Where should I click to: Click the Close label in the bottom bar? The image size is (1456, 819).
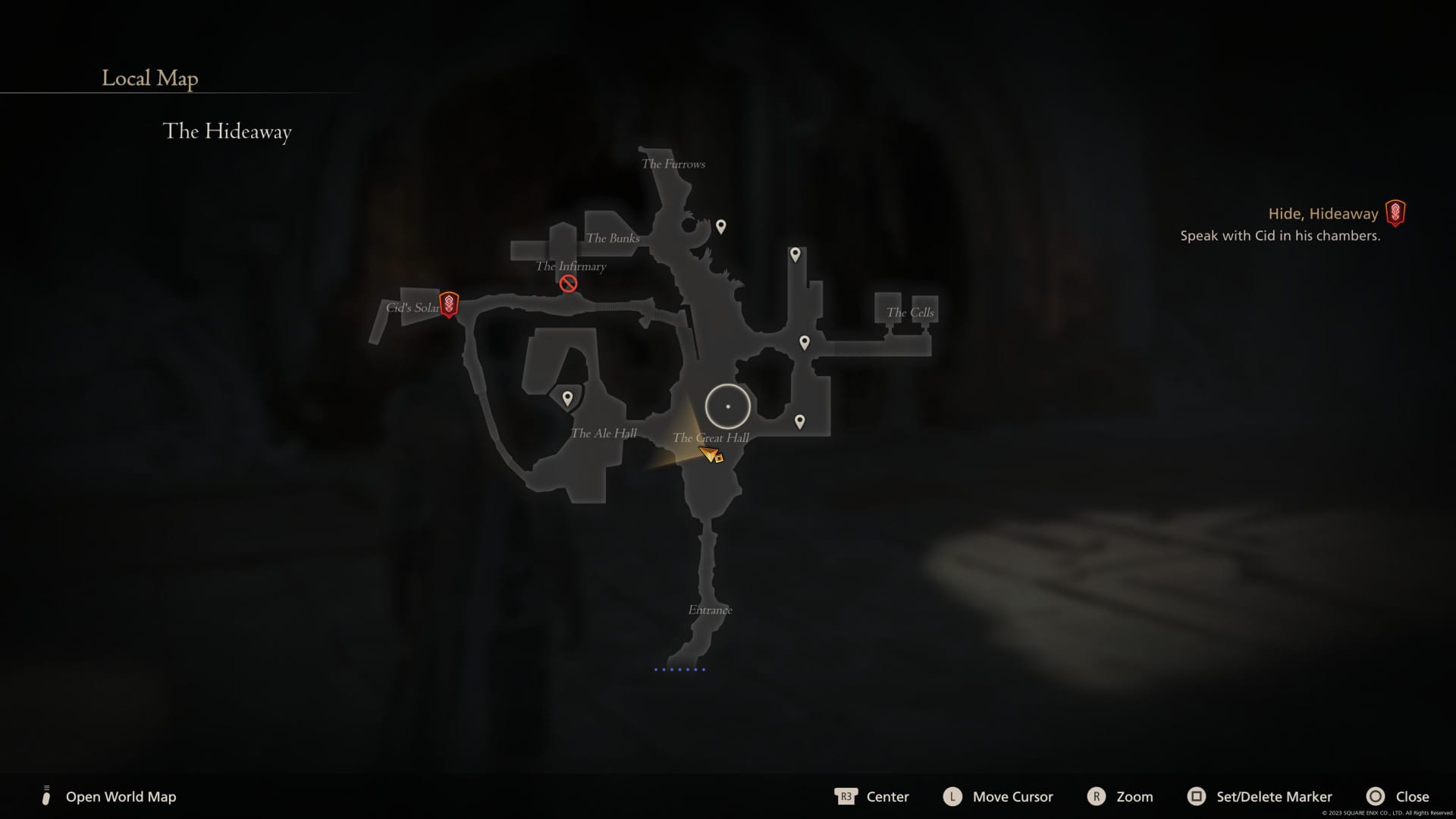pos(1414,797)
